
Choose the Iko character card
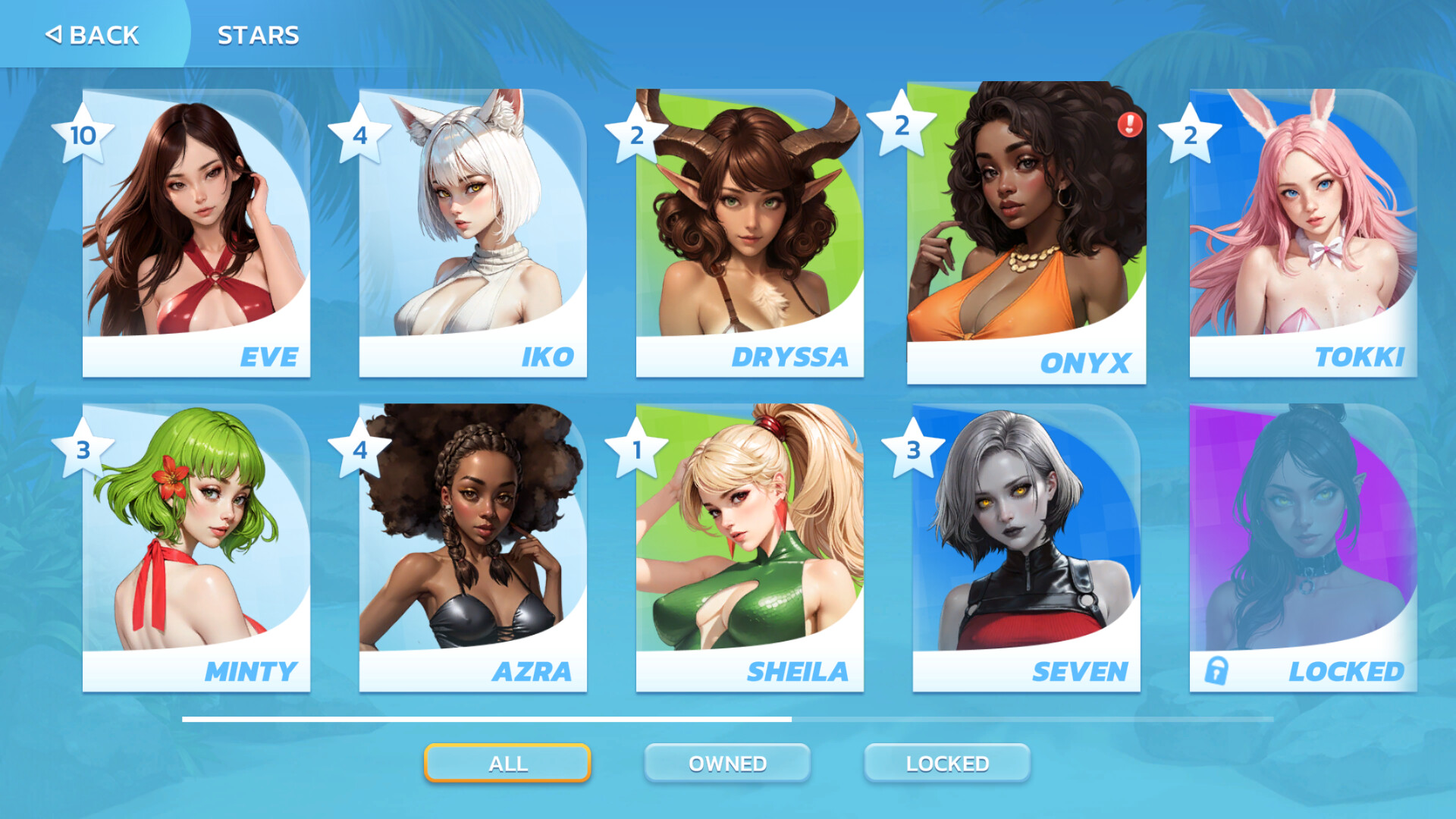click(x=472, y=234)
